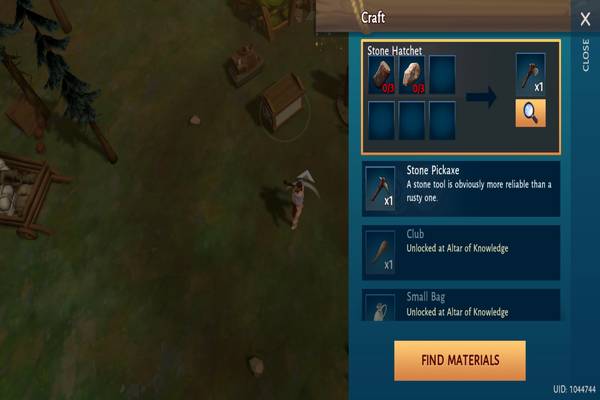Tap the Find Materials button
Screen dimensions: 600x400
(x=459, y=360)
